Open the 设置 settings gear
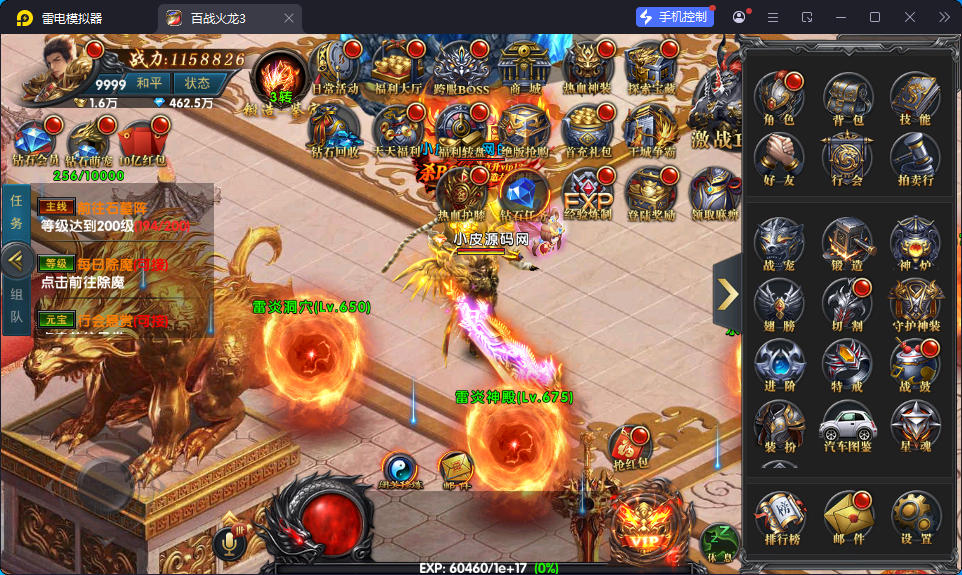 (x=915, y=516)
